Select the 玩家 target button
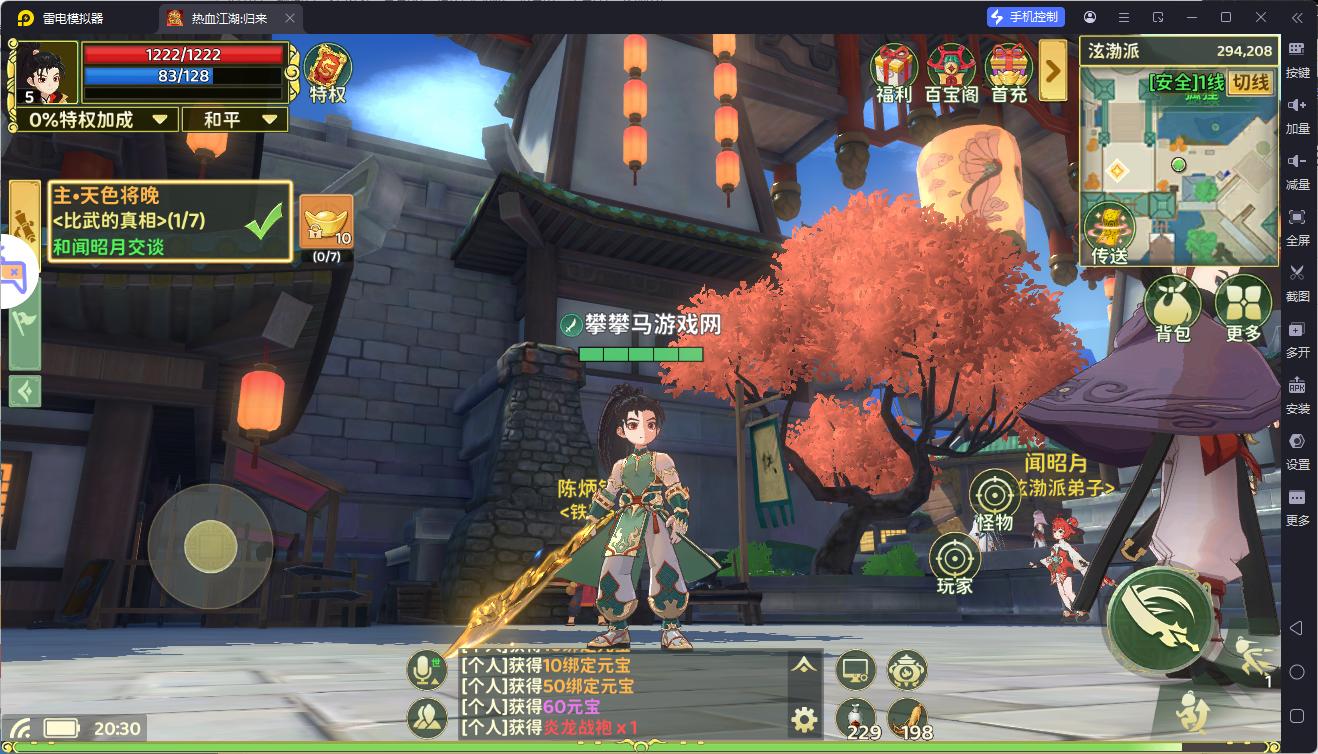 click(954, 564)
